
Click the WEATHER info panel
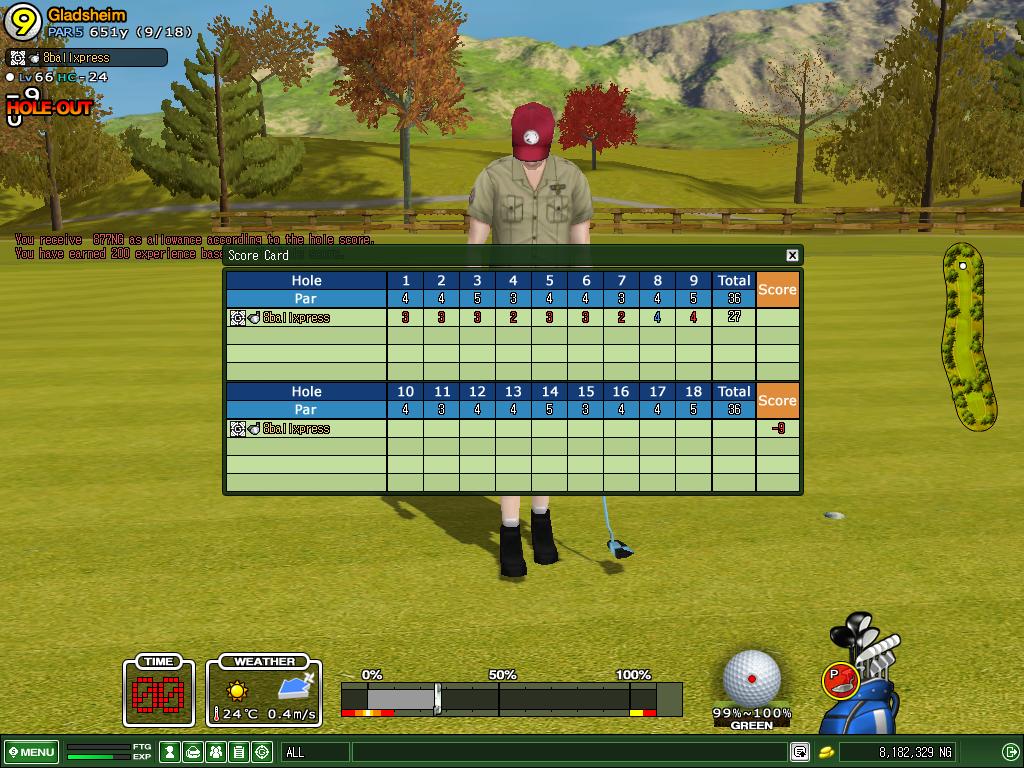click(264, 692)
